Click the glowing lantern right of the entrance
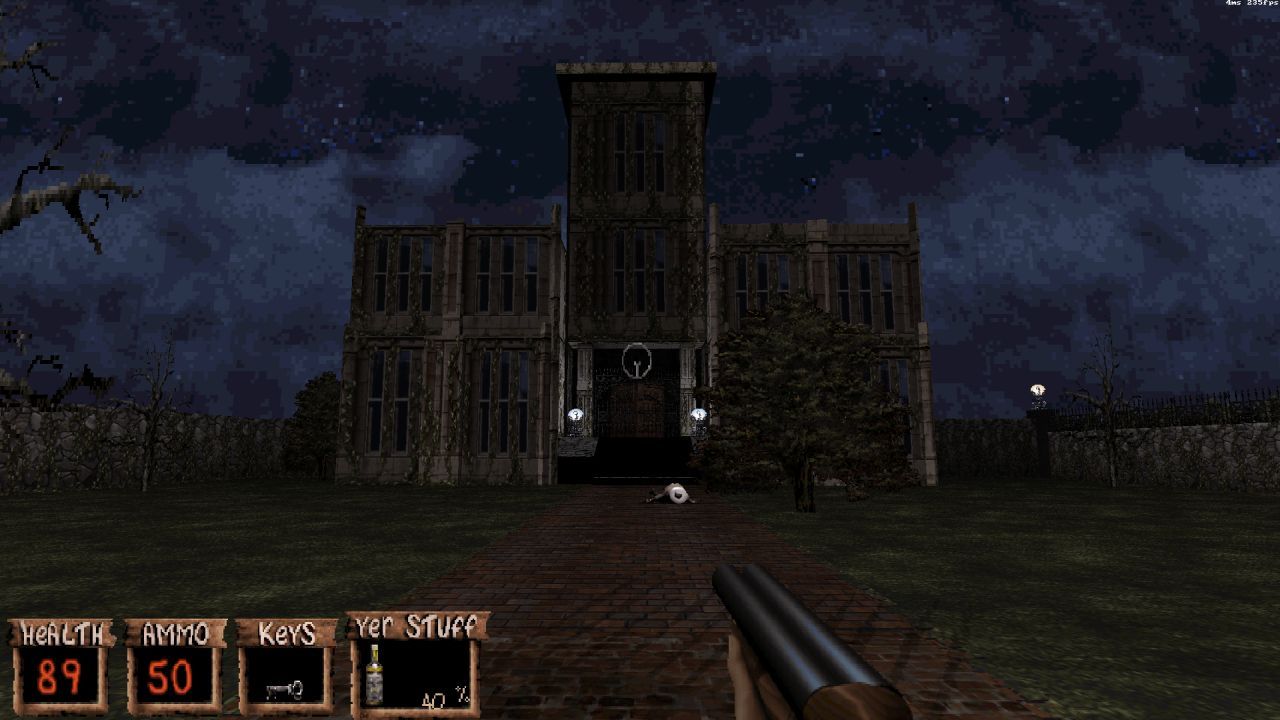The image size is (1280, 720). click(699, 412)
